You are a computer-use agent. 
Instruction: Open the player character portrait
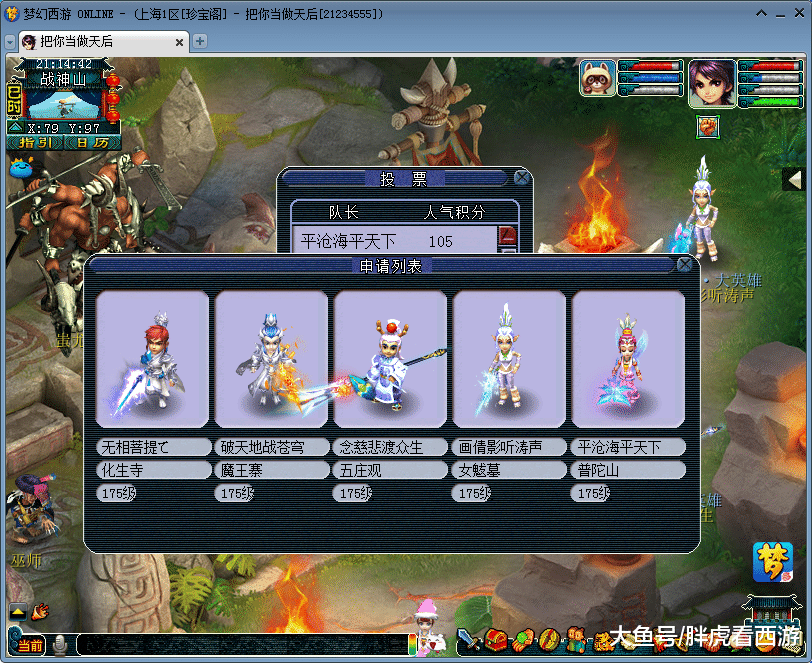pos(711,82)
